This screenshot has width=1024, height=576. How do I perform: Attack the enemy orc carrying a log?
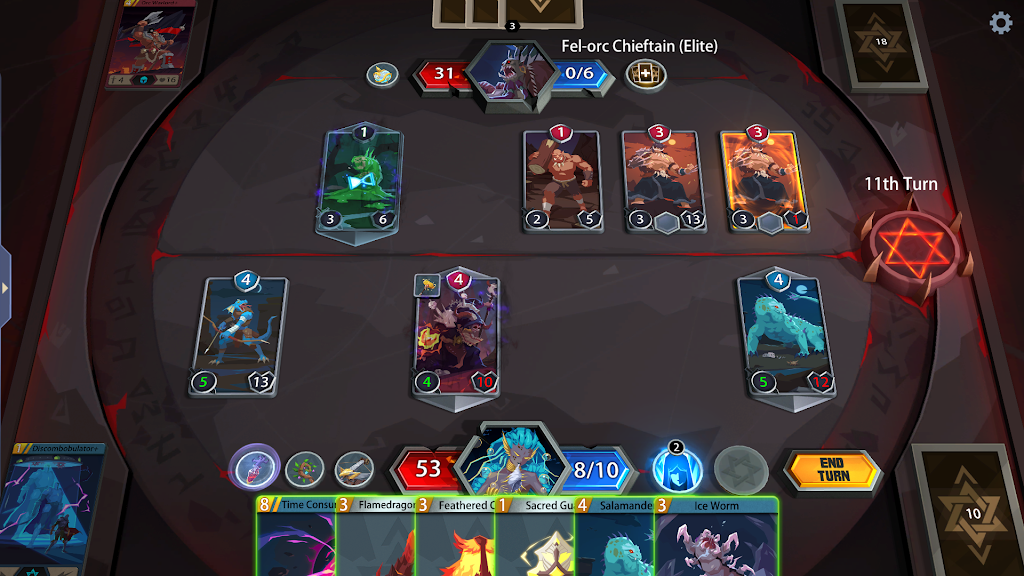coord(561,181)
